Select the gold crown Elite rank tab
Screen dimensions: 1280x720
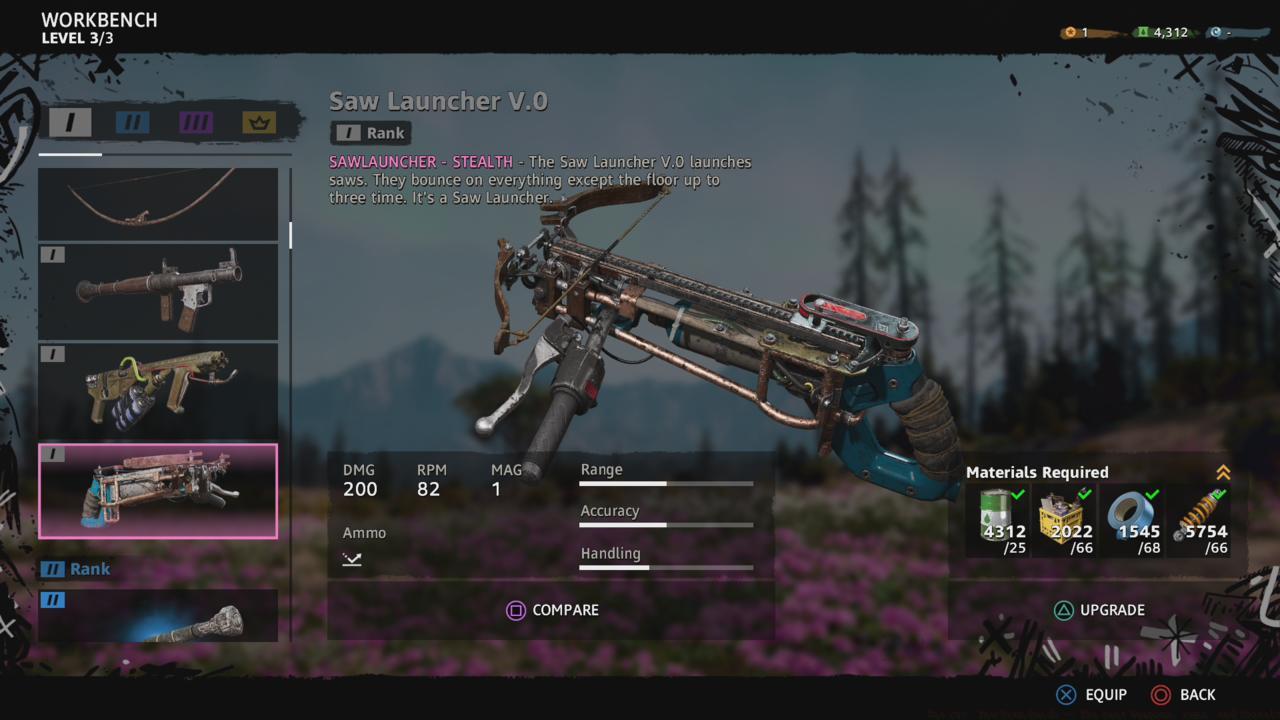coord(258,124)
